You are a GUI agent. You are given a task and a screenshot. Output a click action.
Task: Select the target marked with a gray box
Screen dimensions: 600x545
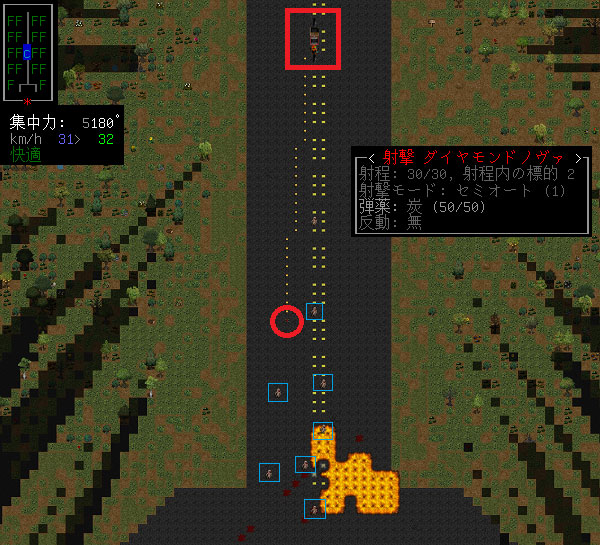click(x=269, y=472)
